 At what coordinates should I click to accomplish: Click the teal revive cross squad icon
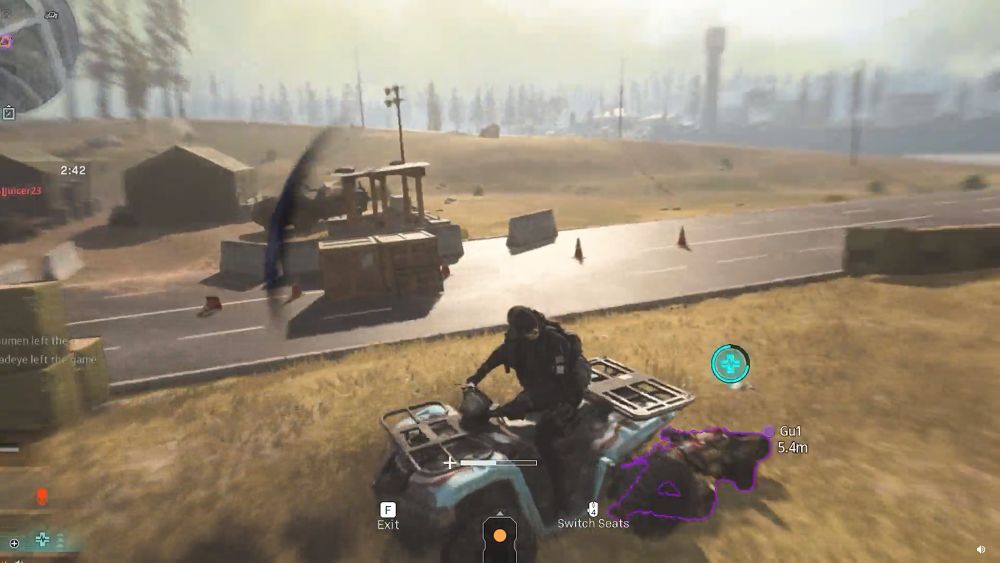point(43,541)
